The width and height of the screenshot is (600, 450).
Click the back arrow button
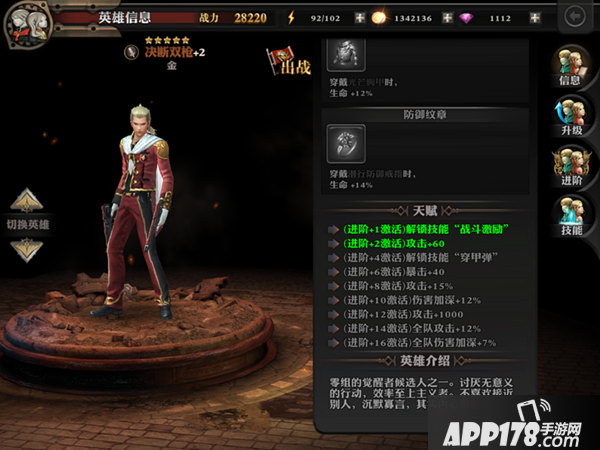pos(575,17)
